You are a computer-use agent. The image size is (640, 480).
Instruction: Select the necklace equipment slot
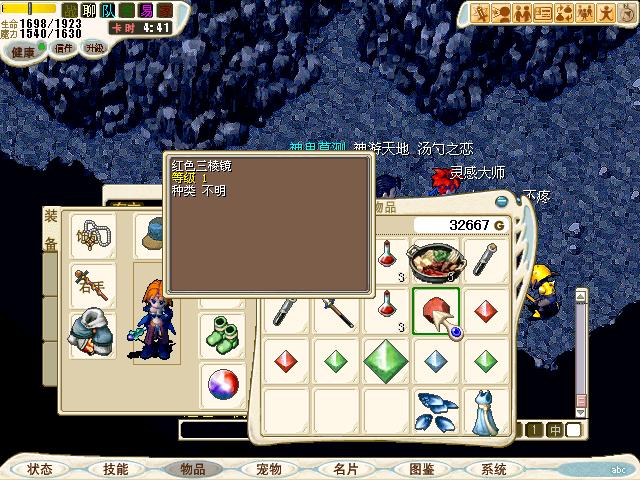click(92, 237)
